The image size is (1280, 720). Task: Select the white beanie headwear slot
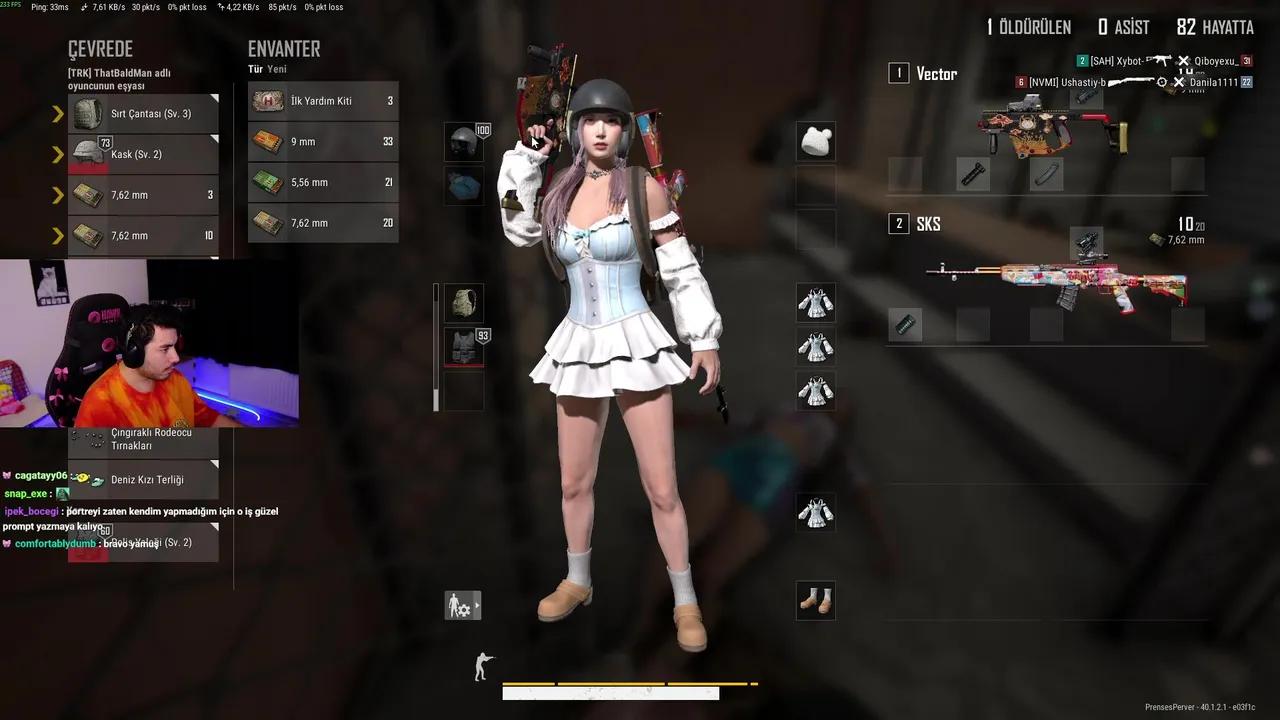click(x=816, y=140)
